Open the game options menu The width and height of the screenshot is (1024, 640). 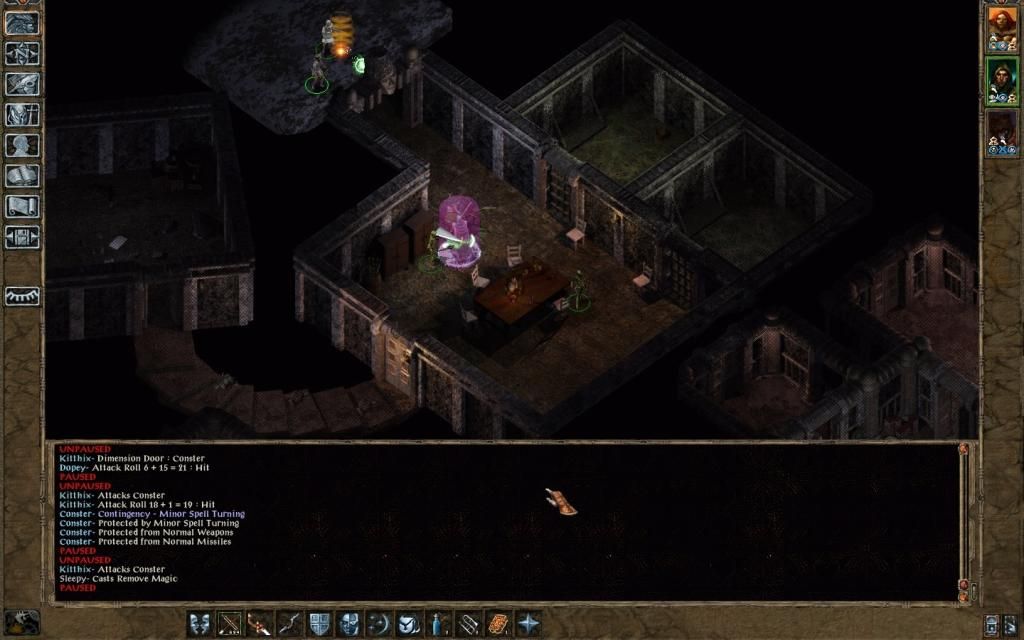point(22,237)
